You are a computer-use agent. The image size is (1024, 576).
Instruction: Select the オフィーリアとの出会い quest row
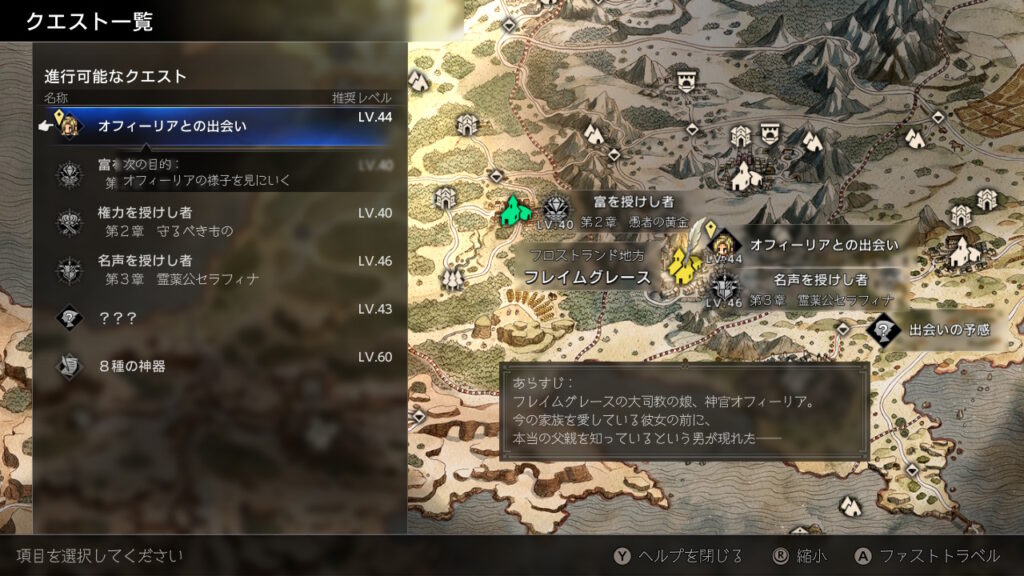point(220,127)
